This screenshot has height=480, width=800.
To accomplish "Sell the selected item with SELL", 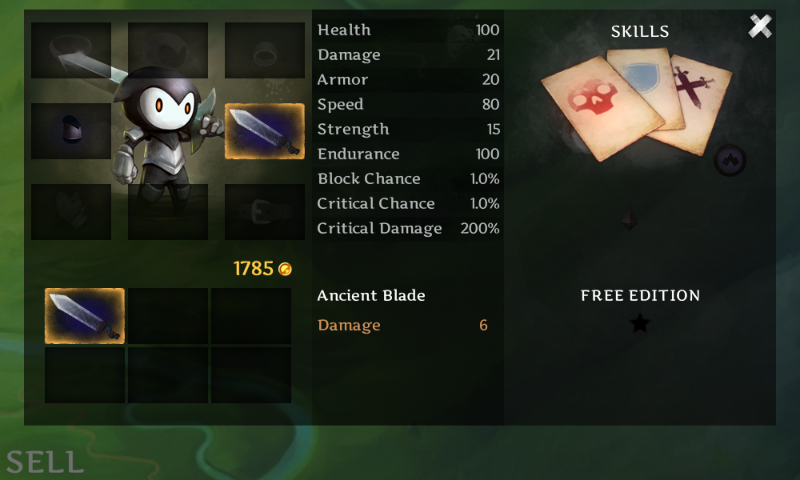I will coord(44,461).
